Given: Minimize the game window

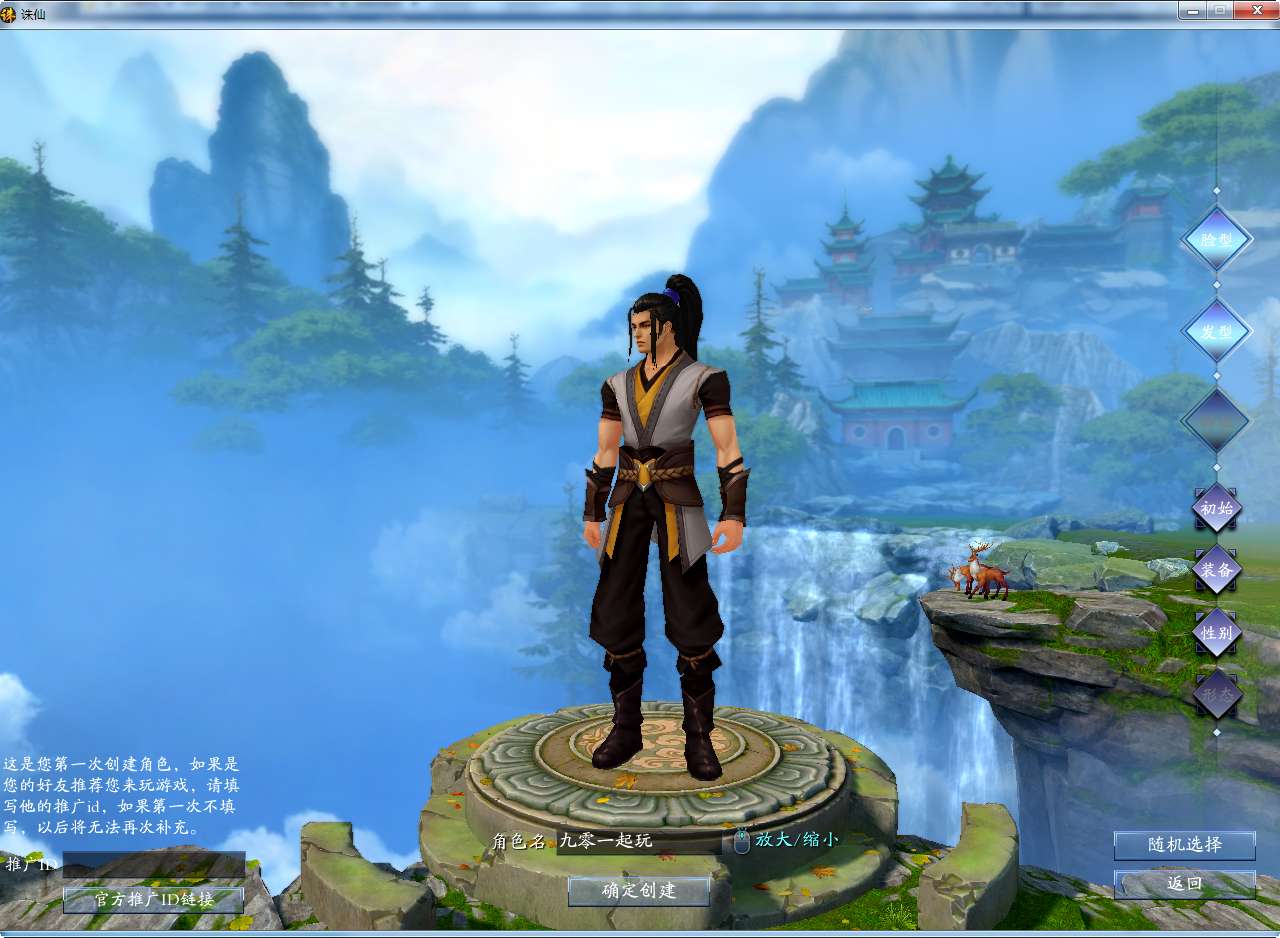Looking at the screenshot, I should coord(1192,10).
